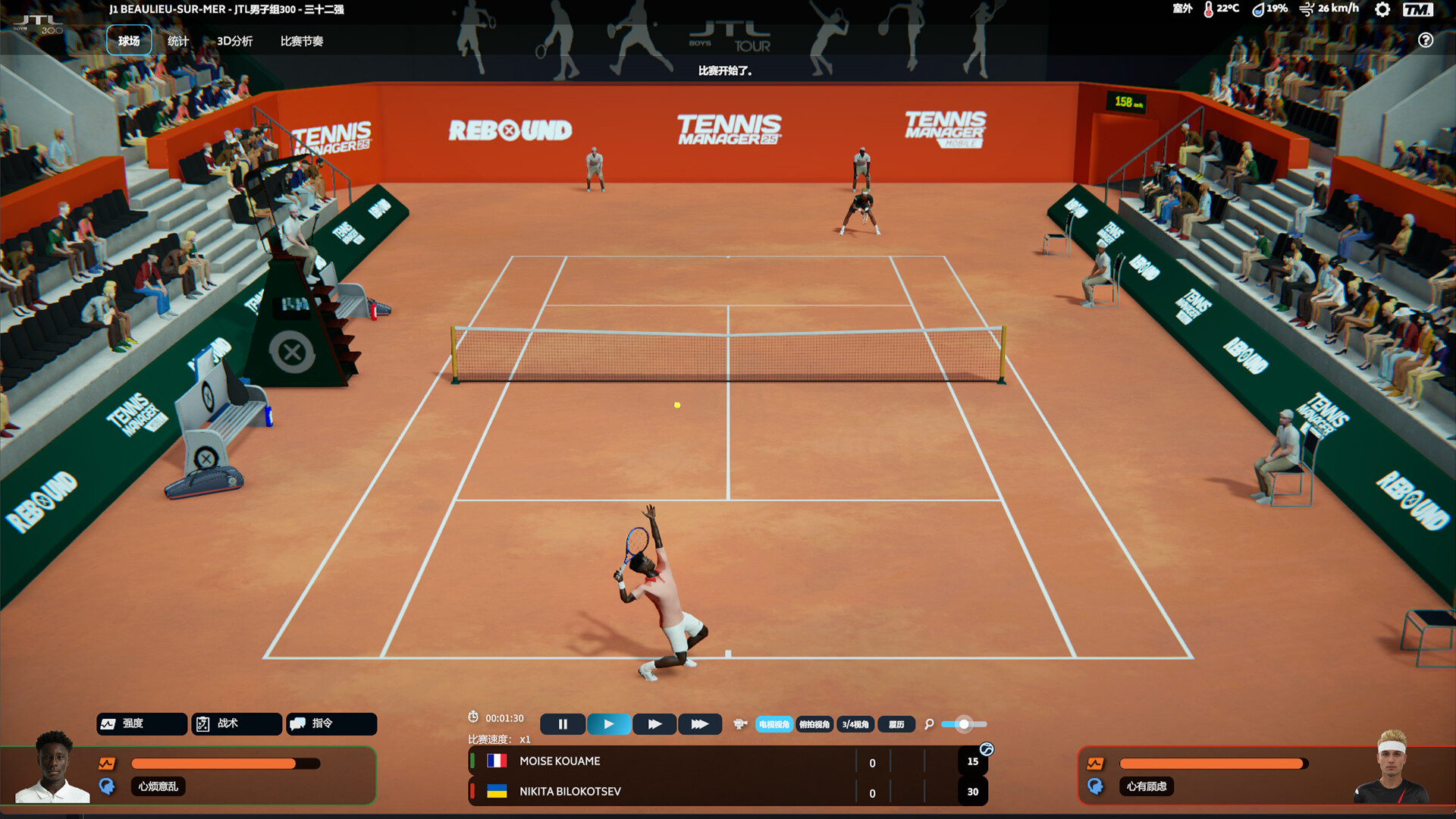Switch to the 3/4视角 camera angle
Screen dimensions: 1456x819
[x=856, y=724]
